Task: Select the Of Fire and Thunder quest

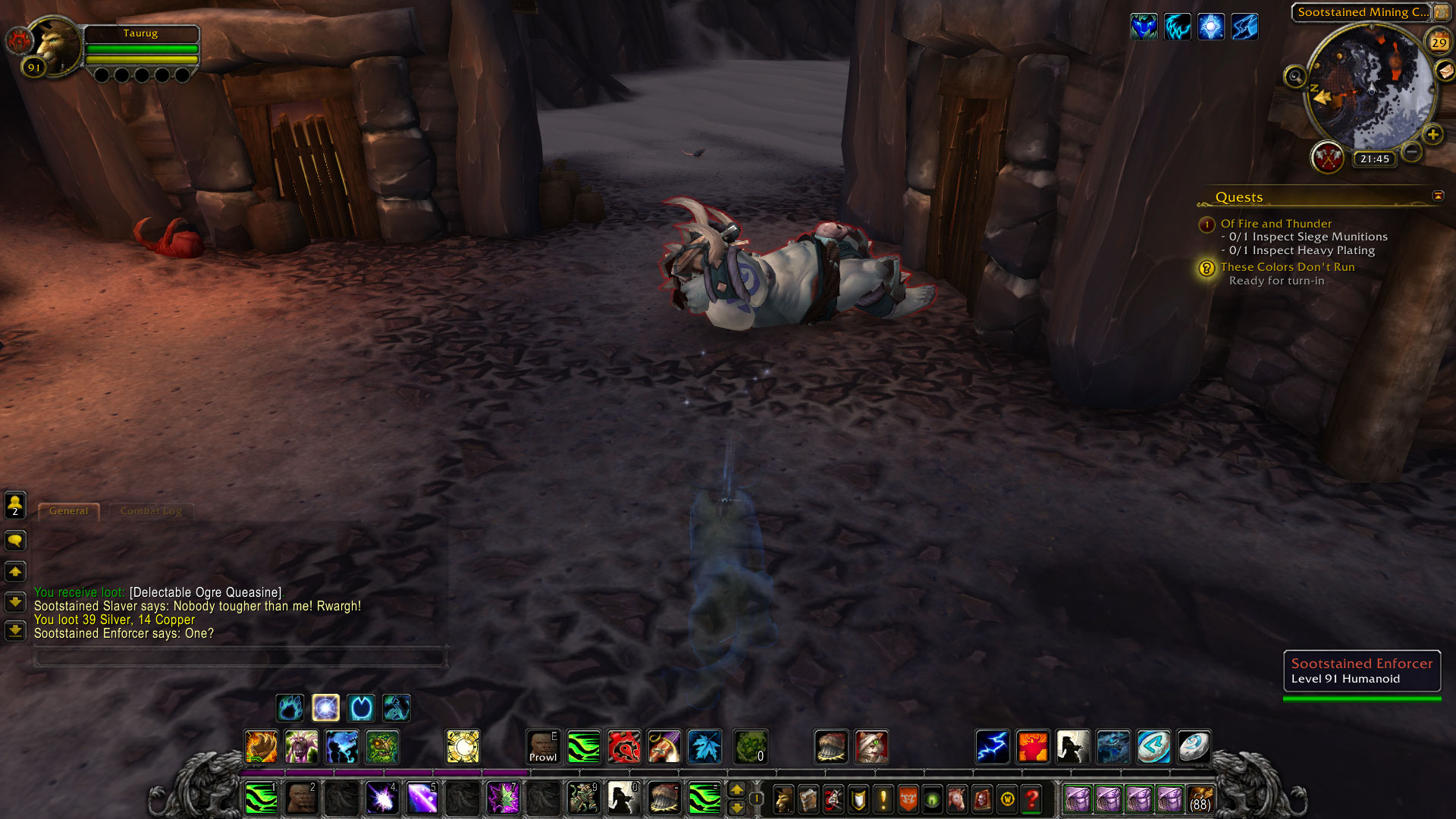Action: click(1276, 224)
